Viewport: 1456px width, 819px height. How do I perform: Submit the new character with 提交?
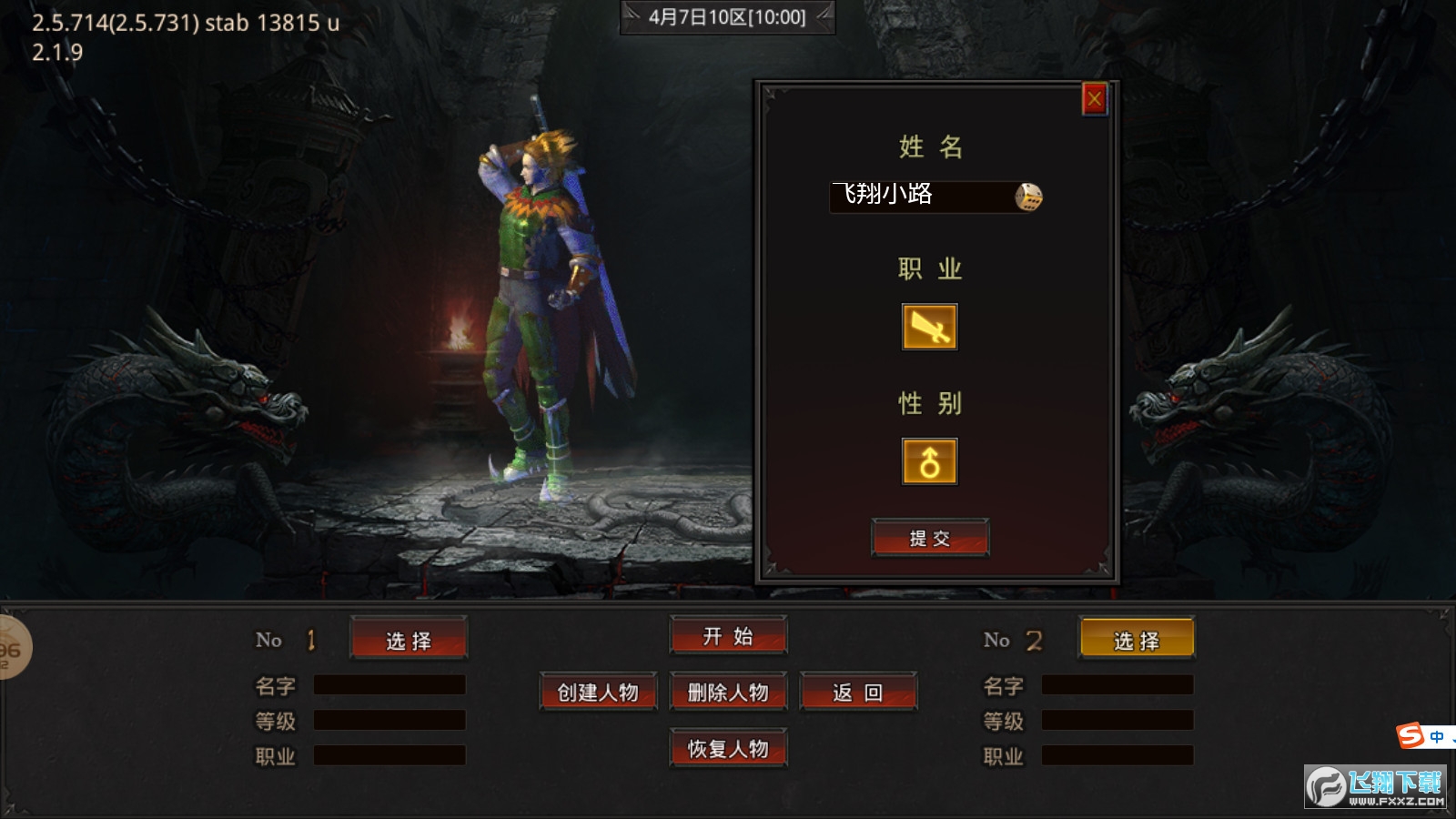(929, 538)
